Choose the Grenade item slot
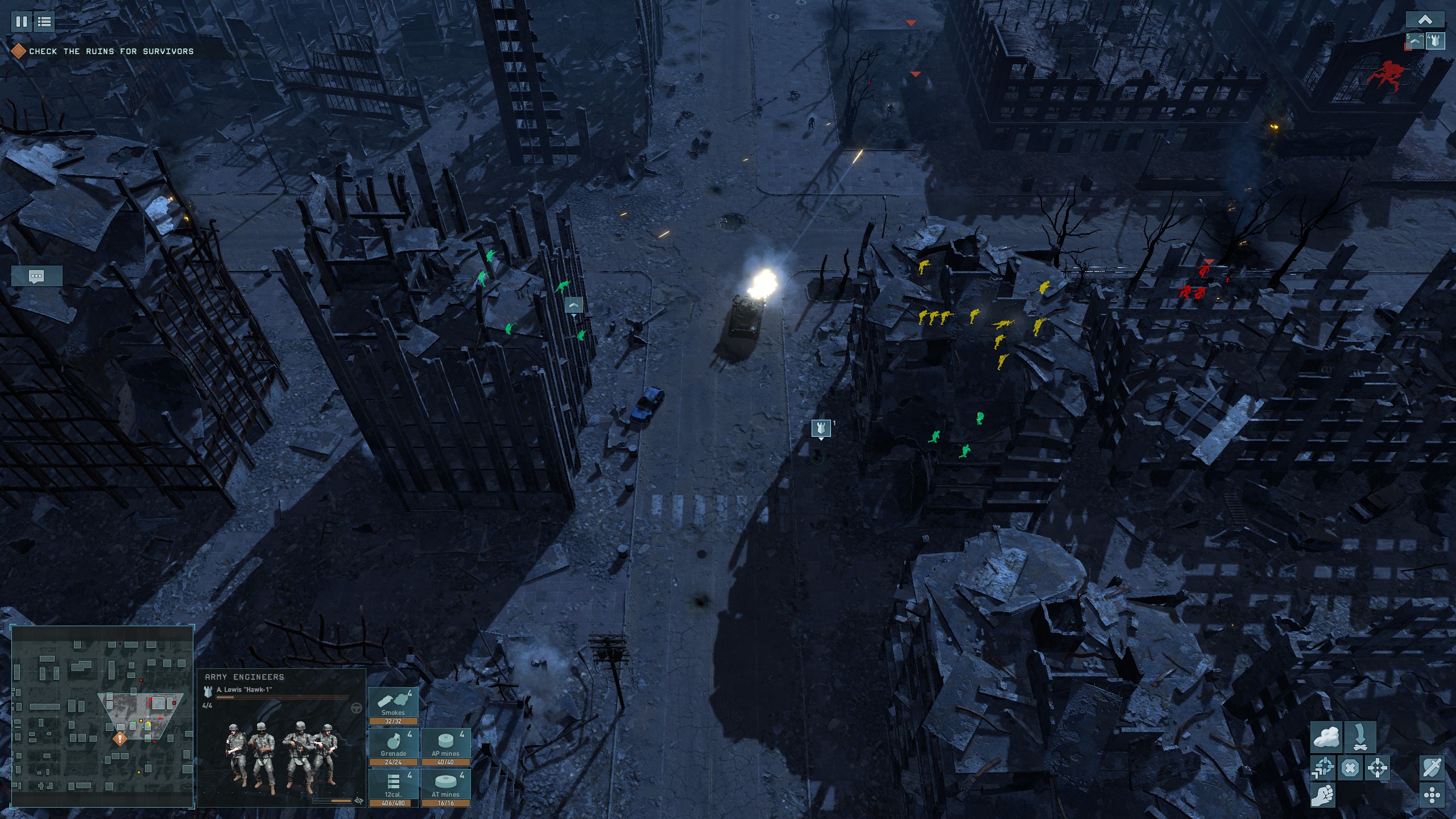 (x=394, y=747)
